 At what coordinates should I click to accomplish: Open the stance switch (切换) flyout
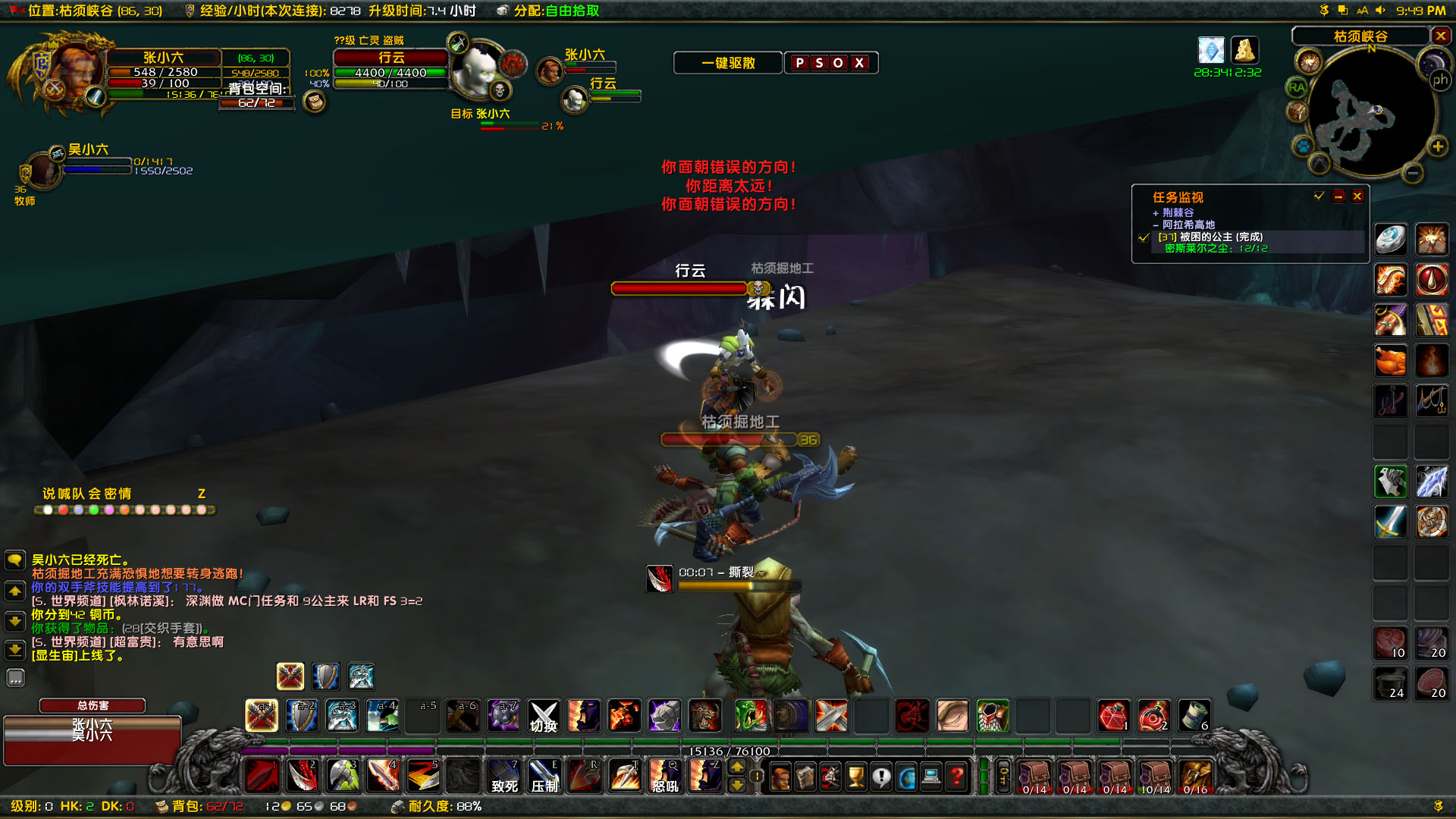pos(544,716)
